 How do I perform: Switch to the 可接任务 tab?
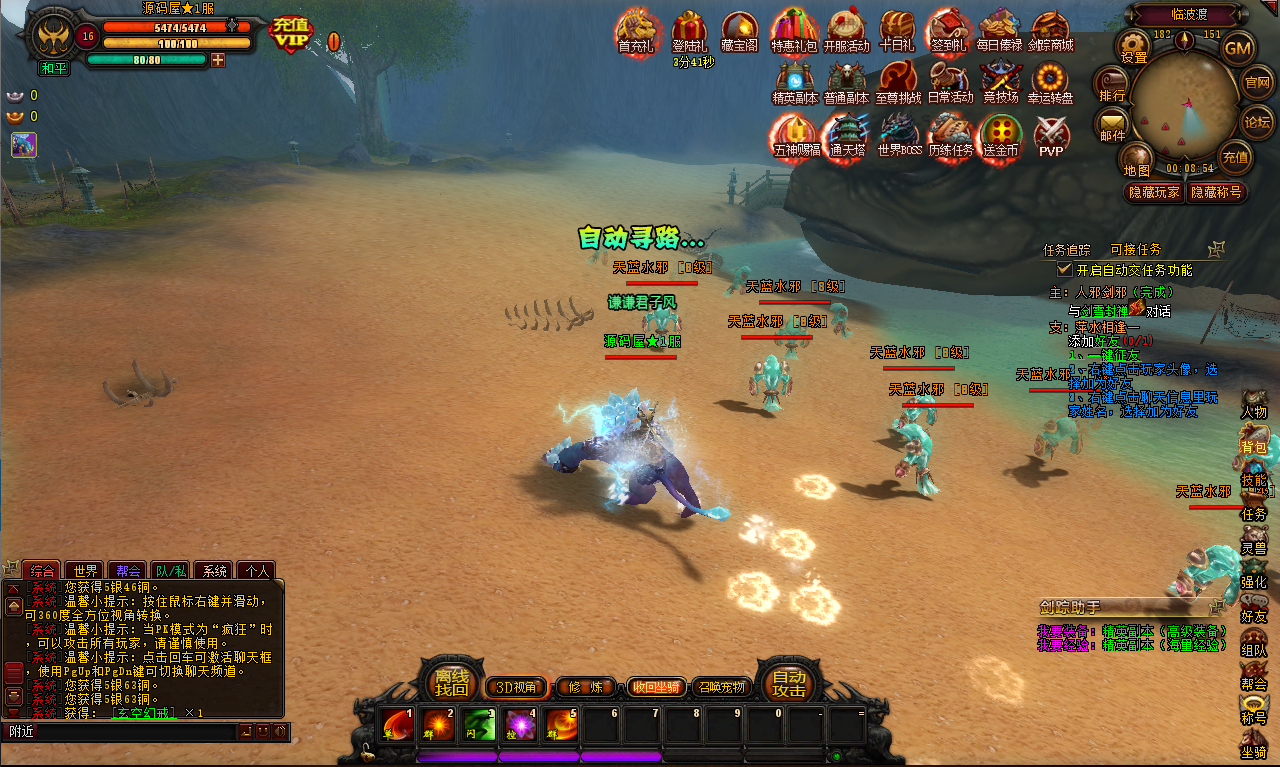pos(1135,249)
